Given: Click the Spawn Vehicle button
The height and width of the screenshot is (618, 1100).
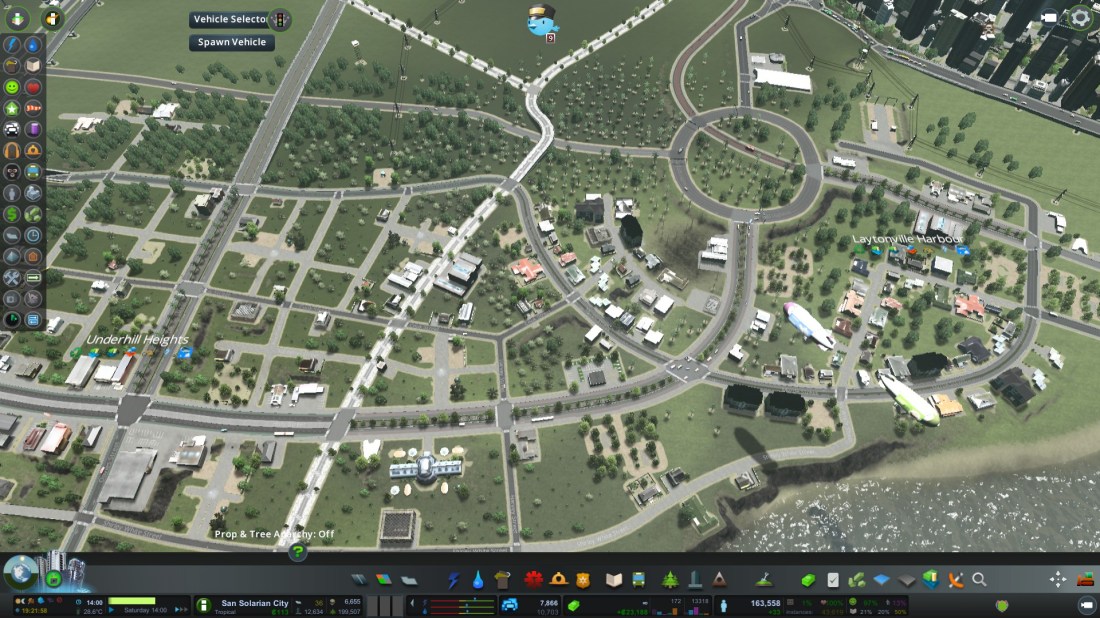Looking at the screenshot, I should [x=231, y=43].
